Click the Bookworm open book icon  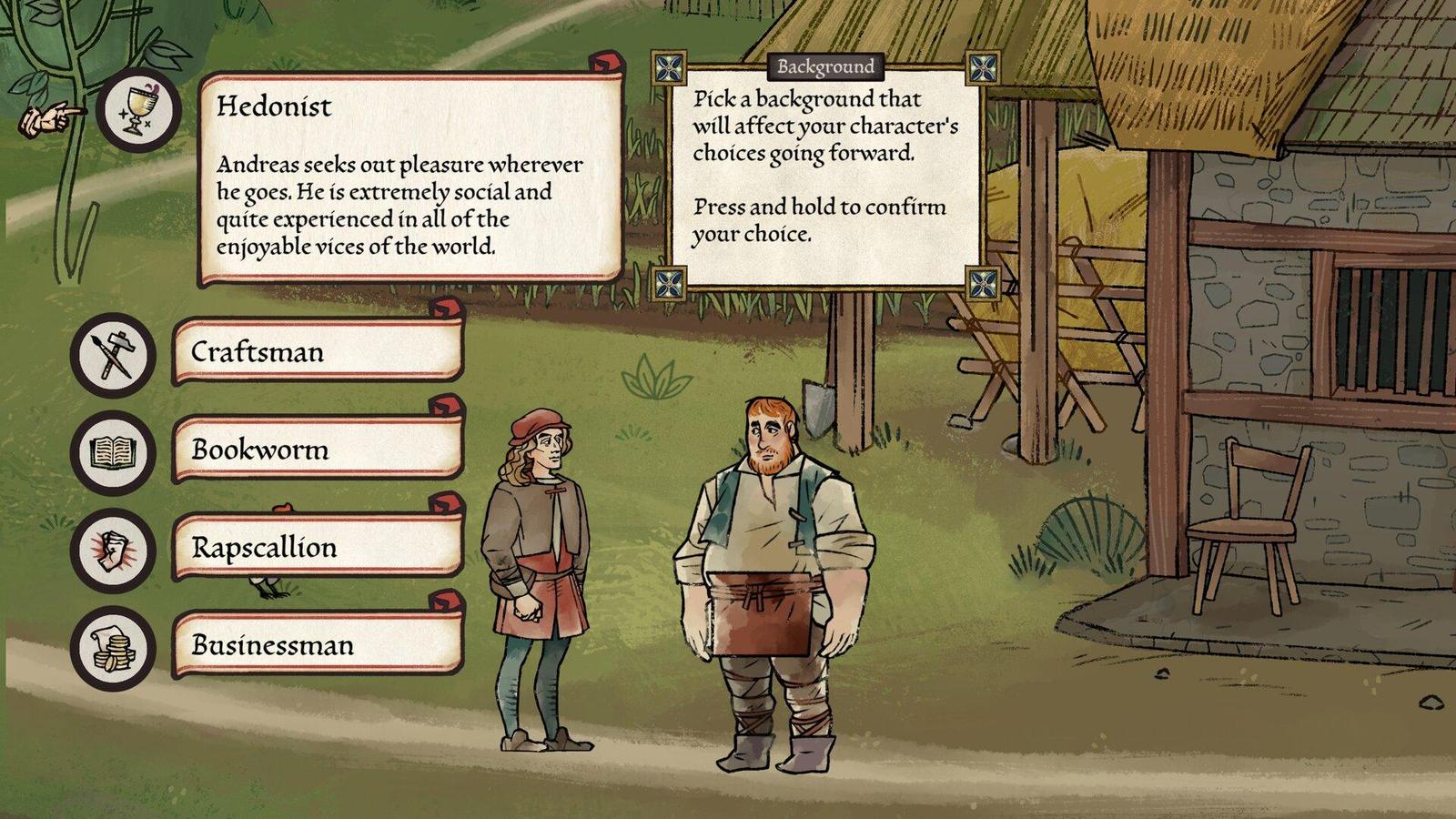pyautogui.click(x=113, y=451)
